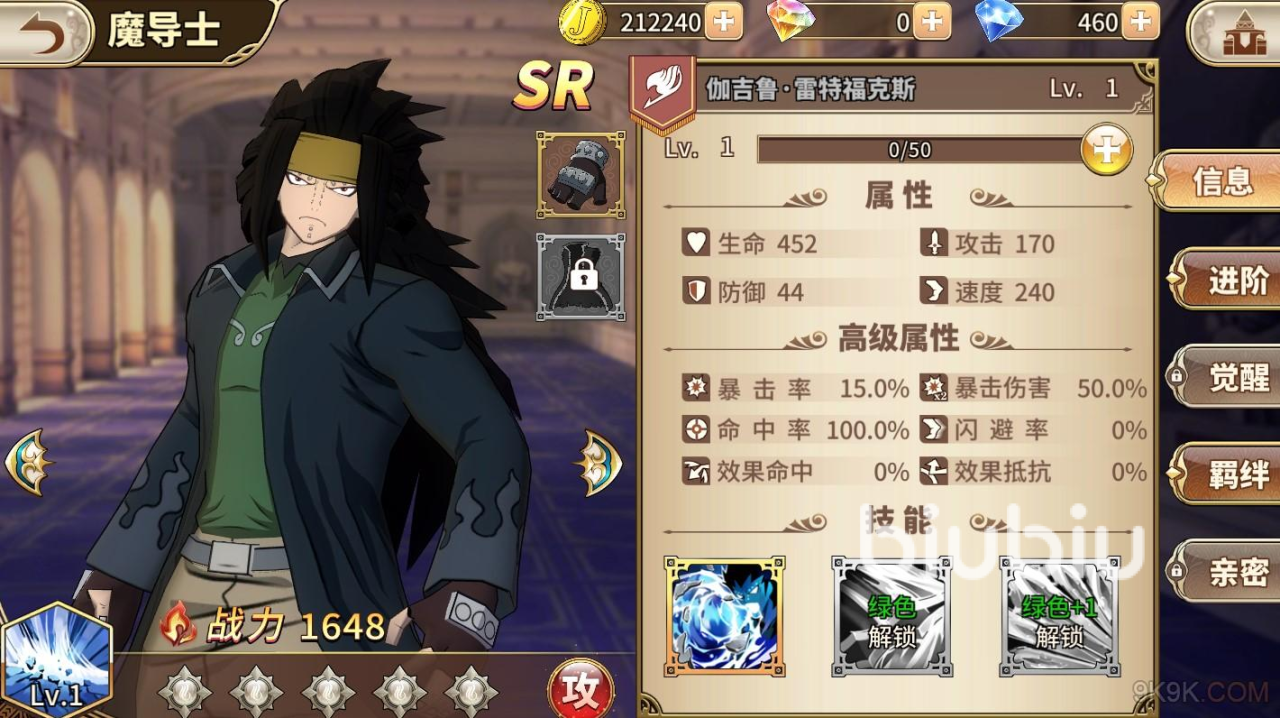Inspect skill locked until 绿色 rank
This screenshot has height=718, width=1280.
coord(892,617)
